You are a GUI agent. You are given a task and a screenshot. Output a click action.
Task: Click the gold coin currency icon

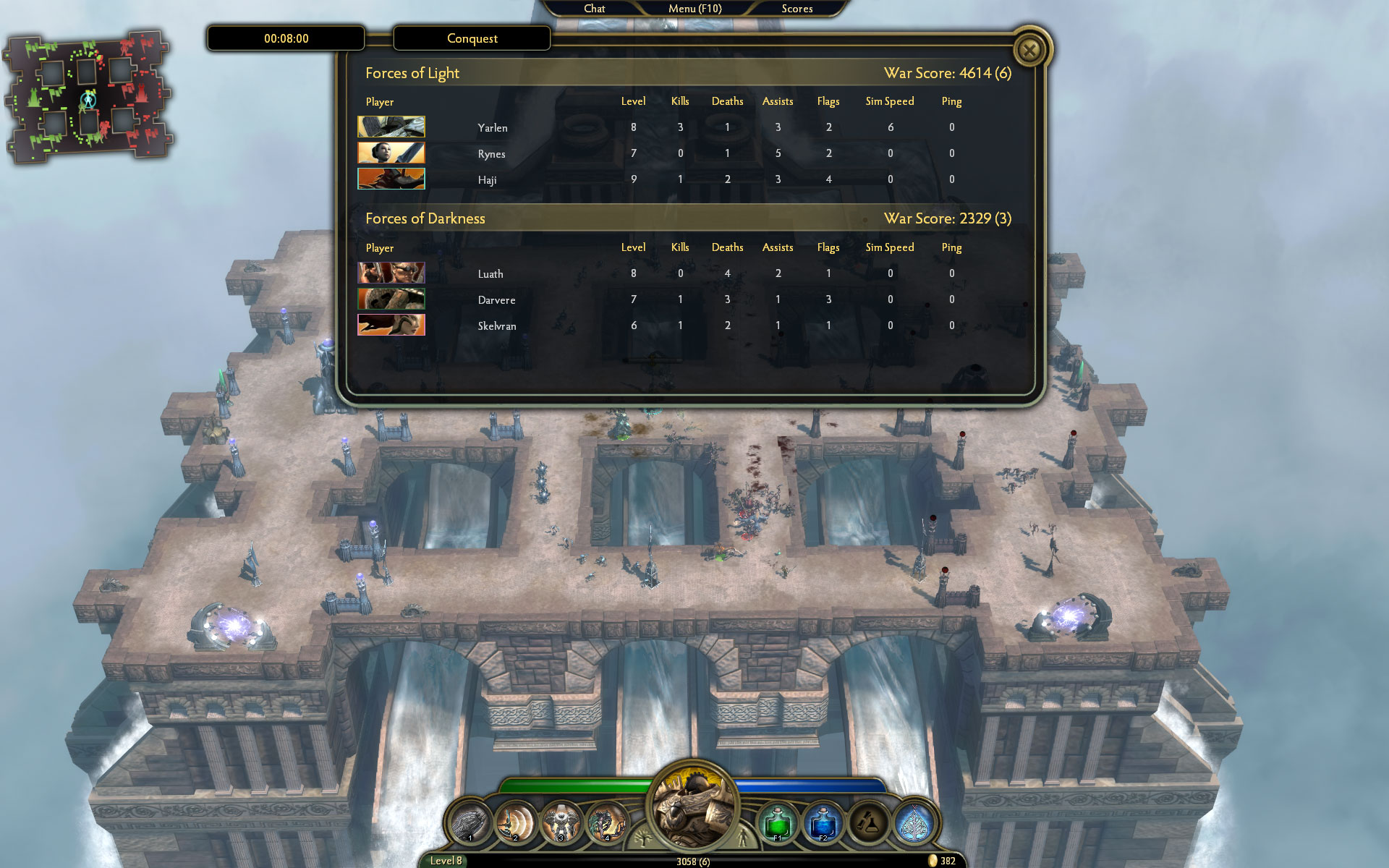[x=933, y=861]
